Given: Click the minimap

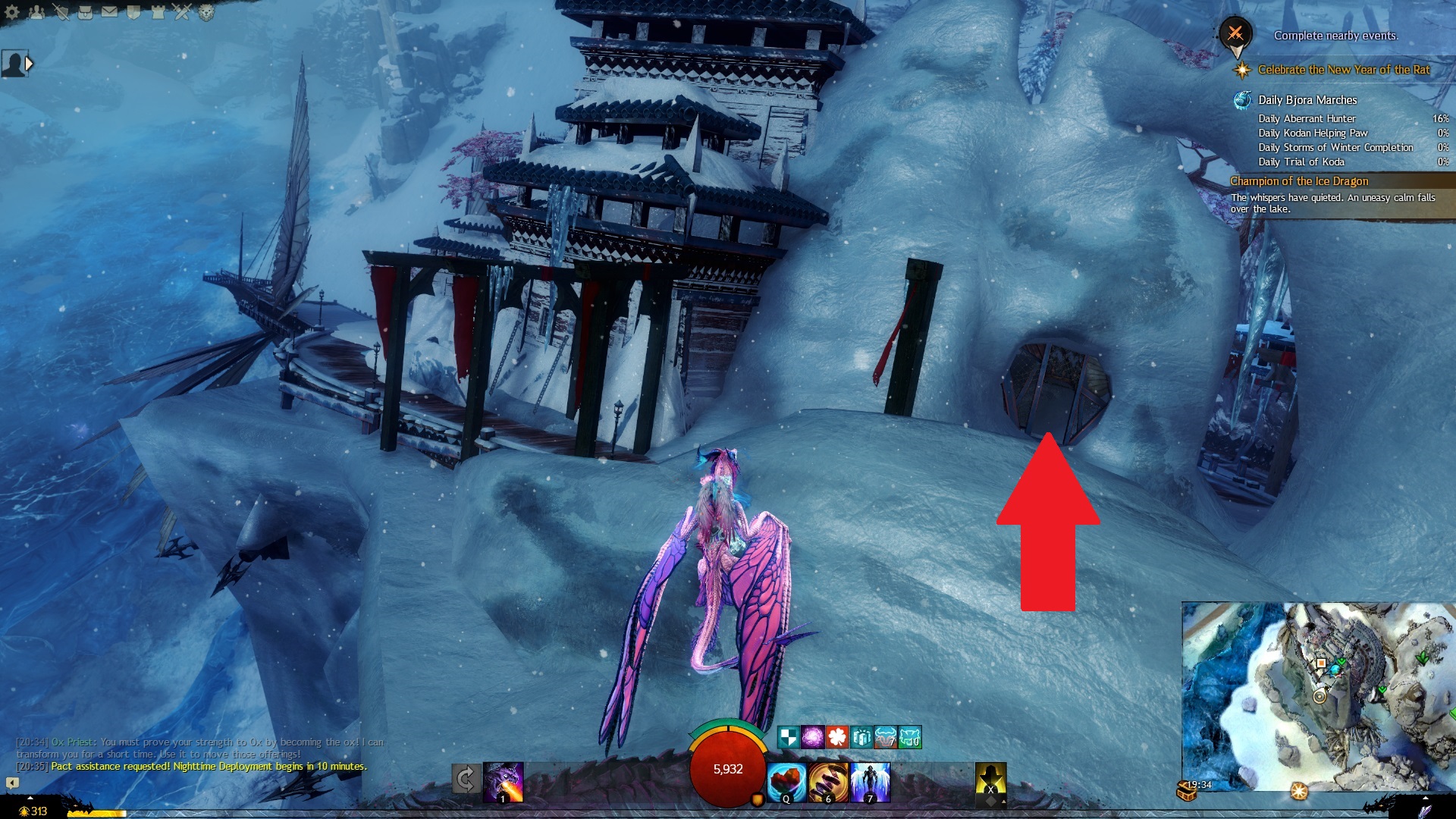Looking at the screenshot, I should pyautogui.click(x=1318, y=696).
